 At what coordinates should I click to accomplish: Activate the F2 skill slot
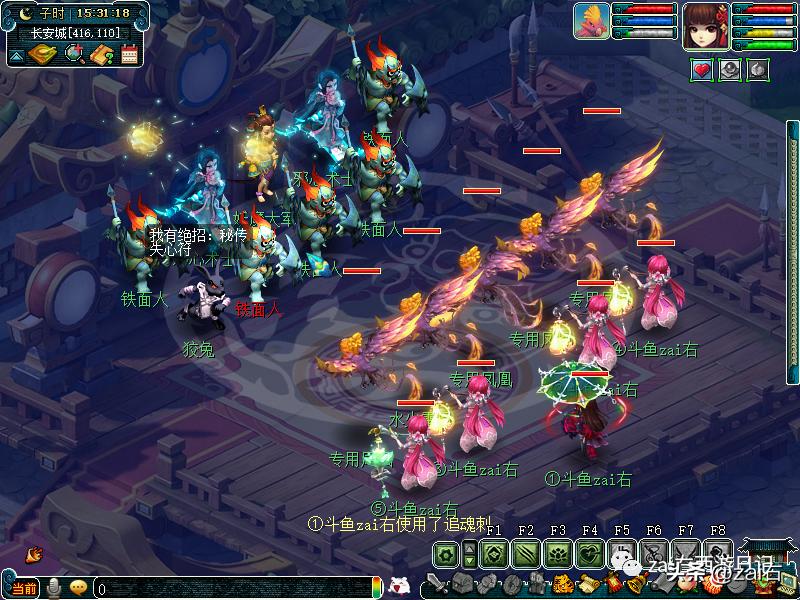point(525,553)
